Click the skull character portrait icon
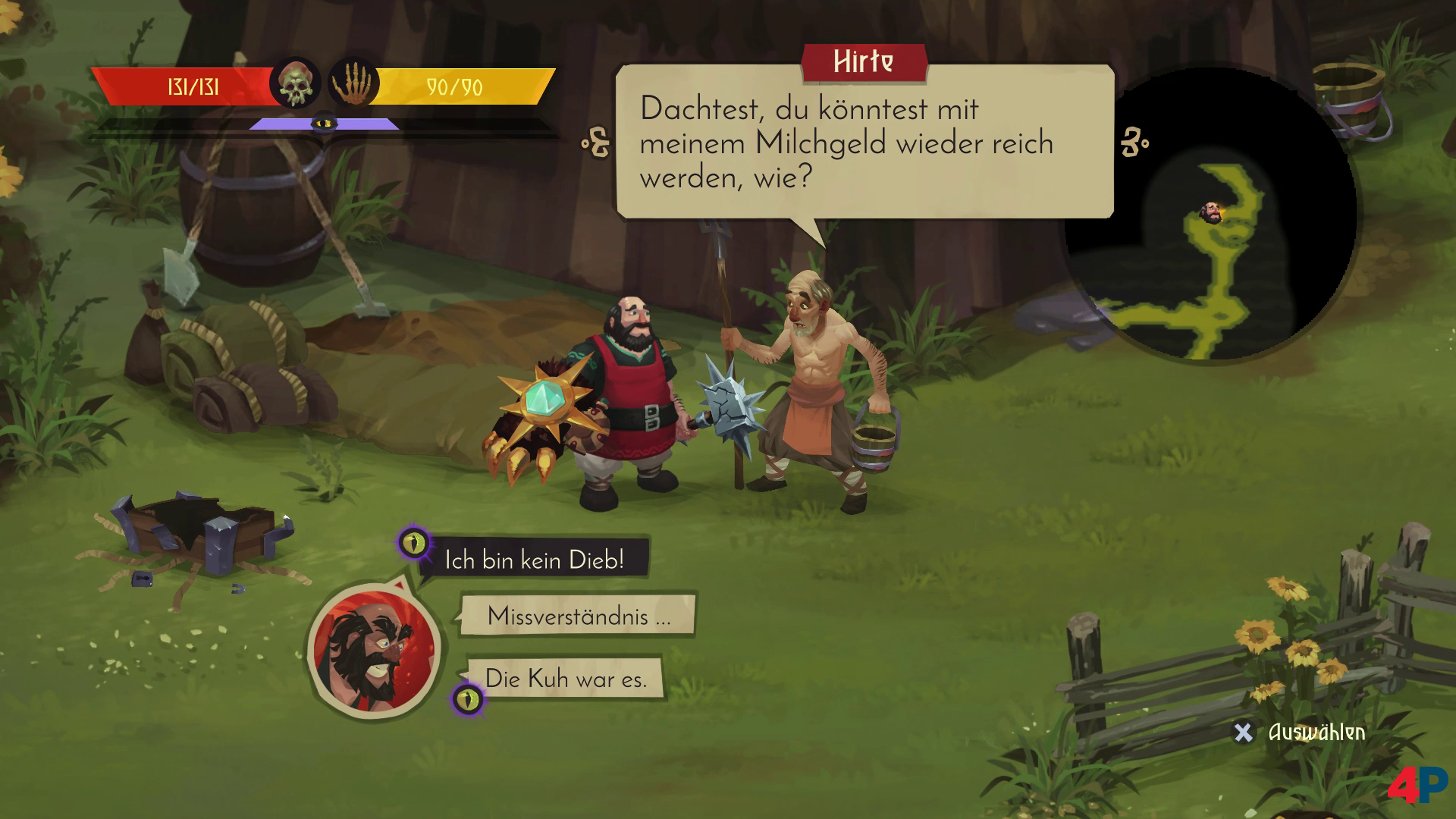This screenshot has width=1456, height=819. [295, 83]
